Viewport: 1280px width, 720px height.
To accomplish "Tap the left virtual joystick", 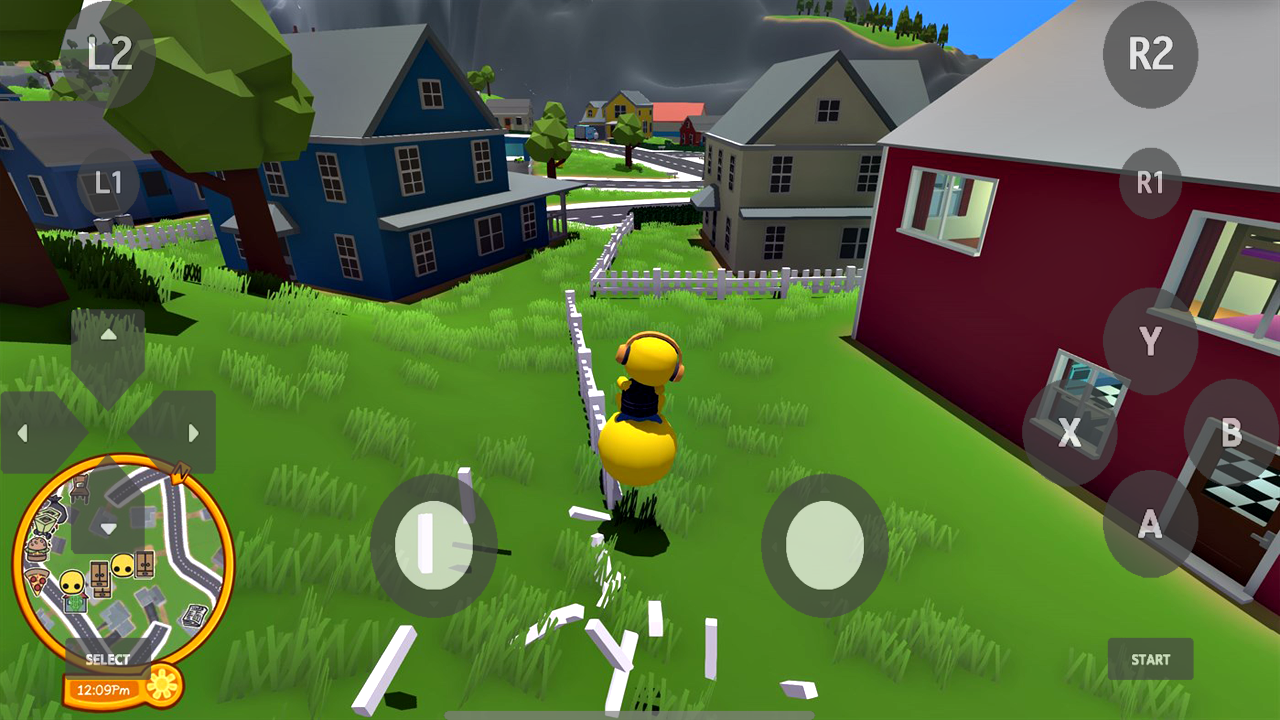I will 435,543.
